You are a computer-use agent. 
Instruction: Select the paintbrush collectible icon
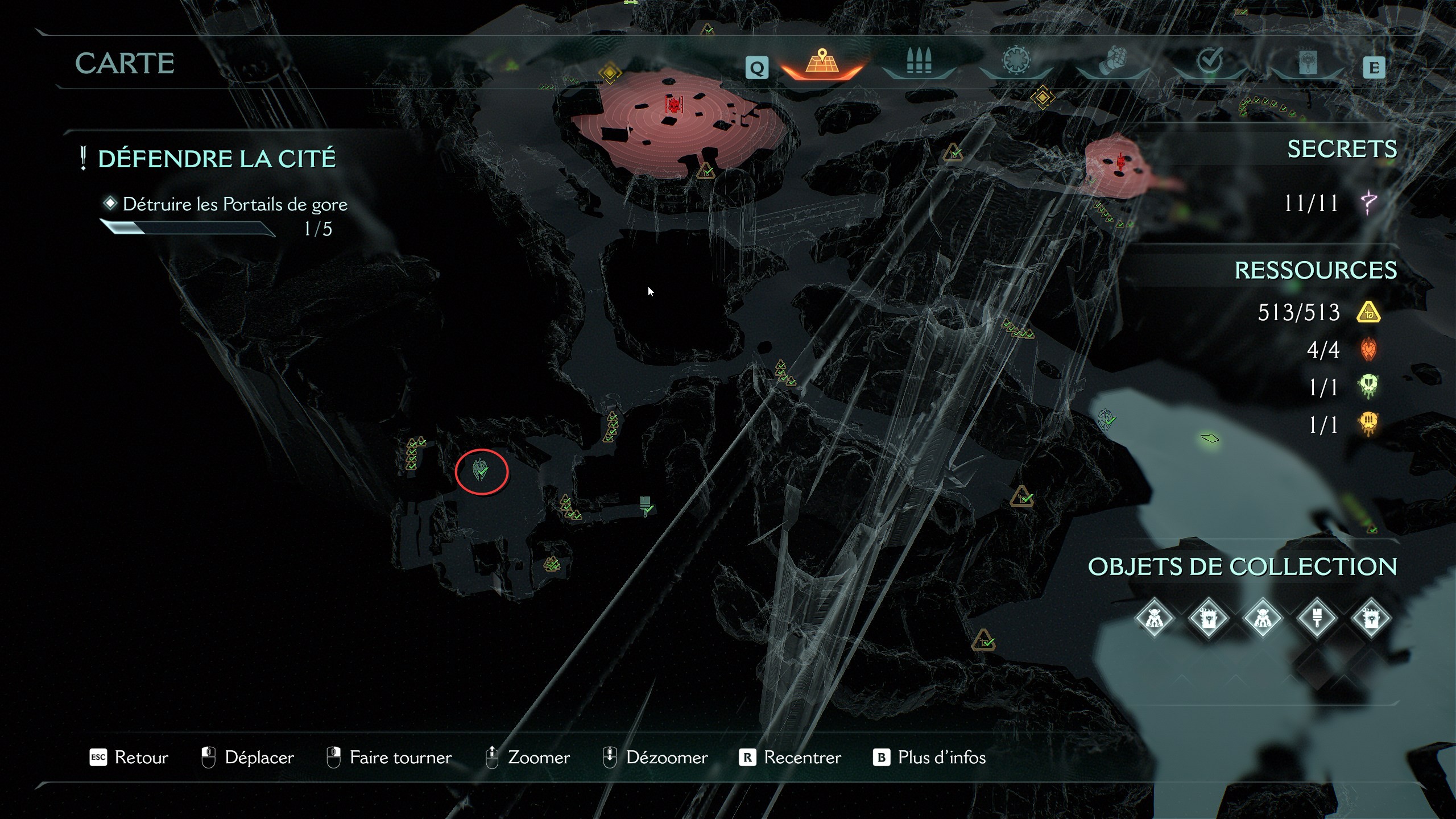click(x=1316, y=618)
